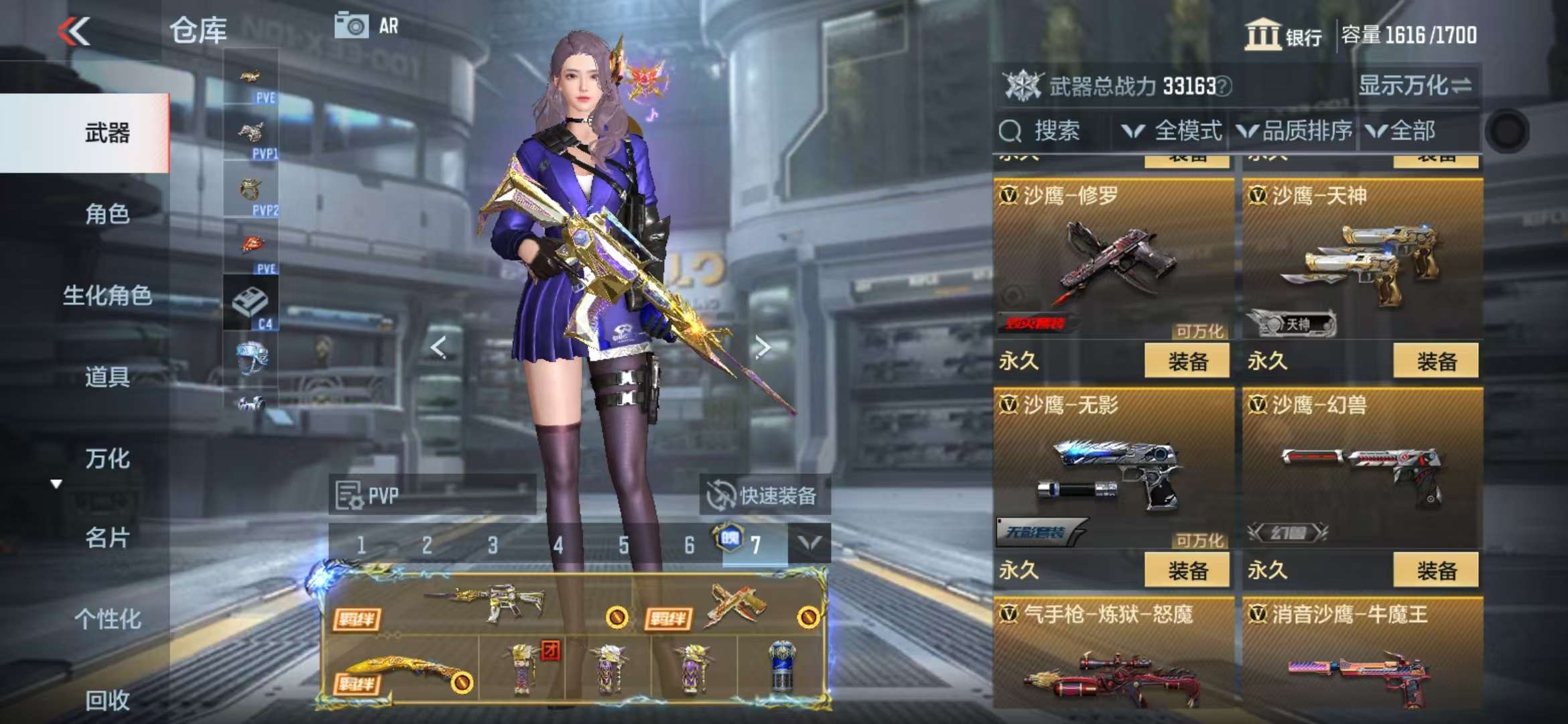The height and width of the screenshot is (724, 1568).
Task: Equip the 沙鹰-天神 pistol
Action: point(1435,361)
